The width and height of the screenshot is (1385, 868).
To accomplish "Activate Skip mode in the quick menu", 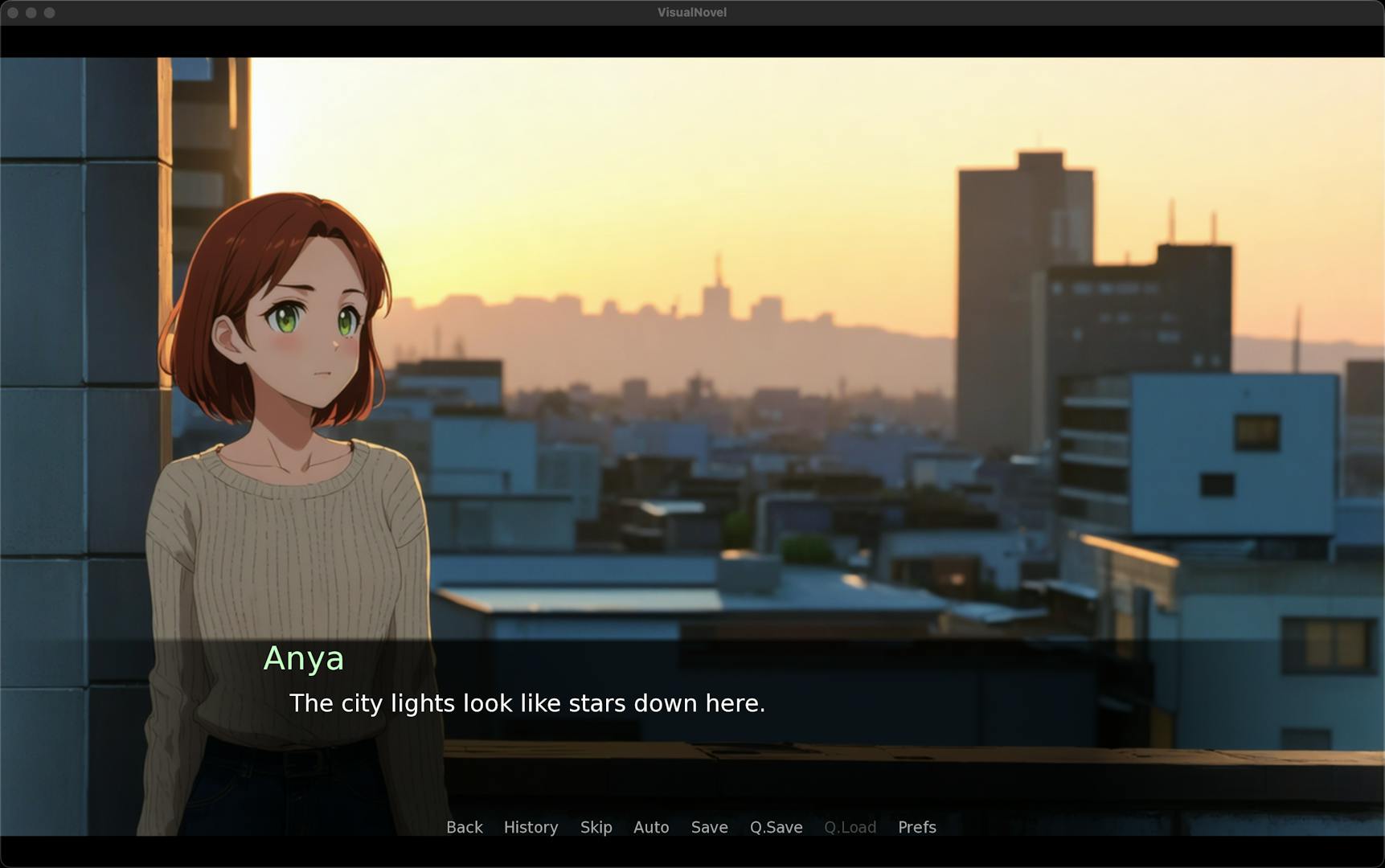I will [x=596, y=827].
